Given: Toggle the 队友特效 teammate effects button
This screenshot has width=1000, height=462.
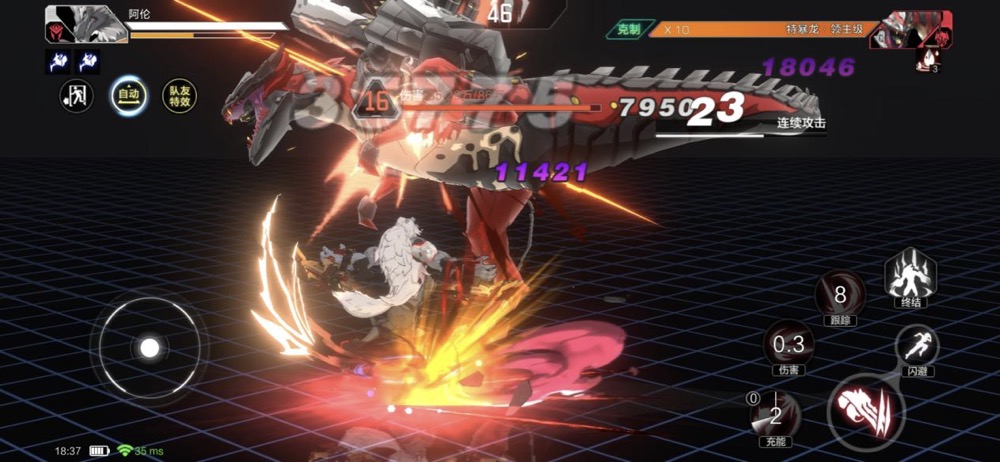Looking at the screenshot, I should 179,96.
